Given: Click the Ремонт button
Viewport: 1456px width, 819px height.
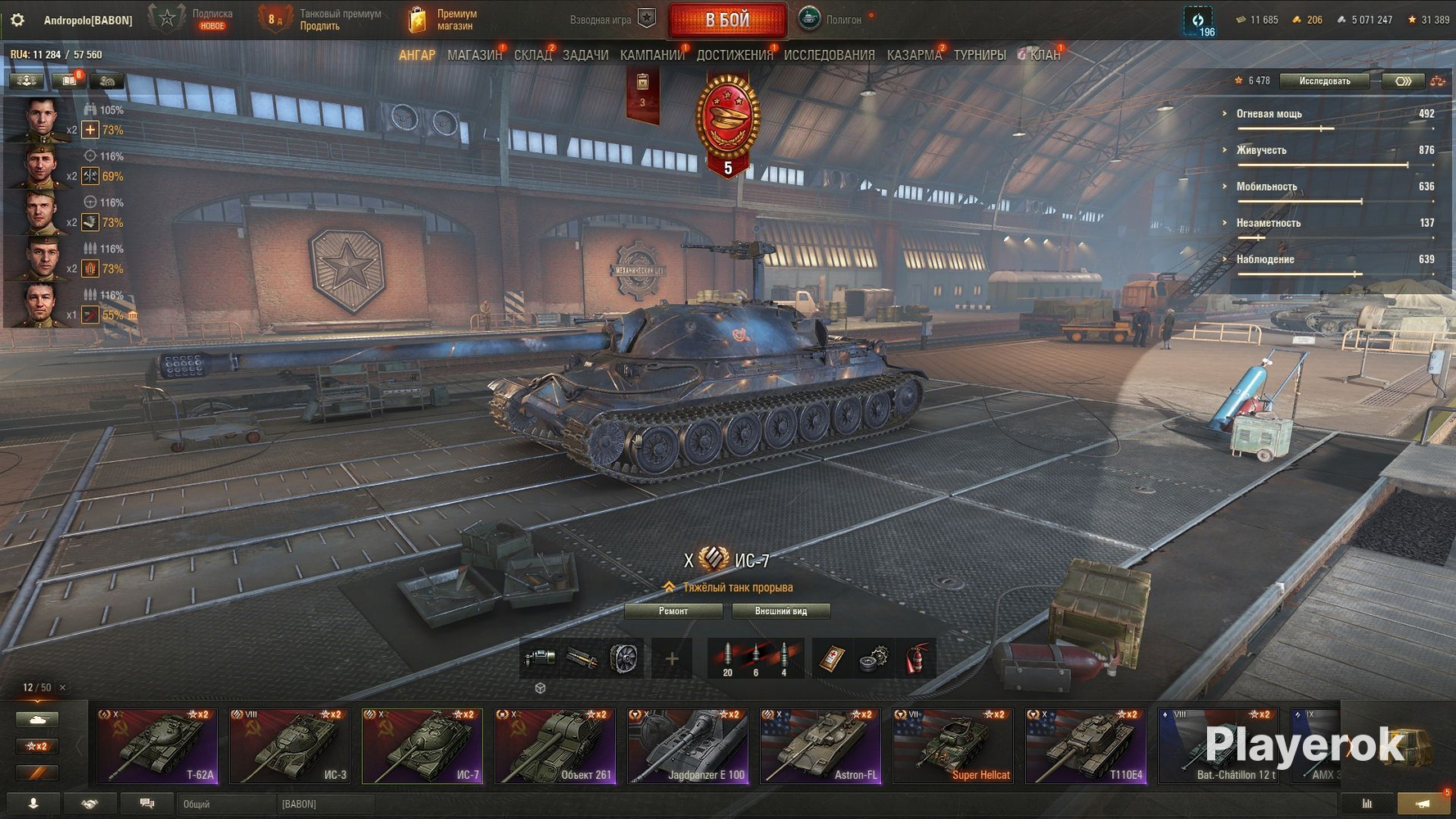Looking at the screenshot, I should pyautogui.click(x=673, y=611).
